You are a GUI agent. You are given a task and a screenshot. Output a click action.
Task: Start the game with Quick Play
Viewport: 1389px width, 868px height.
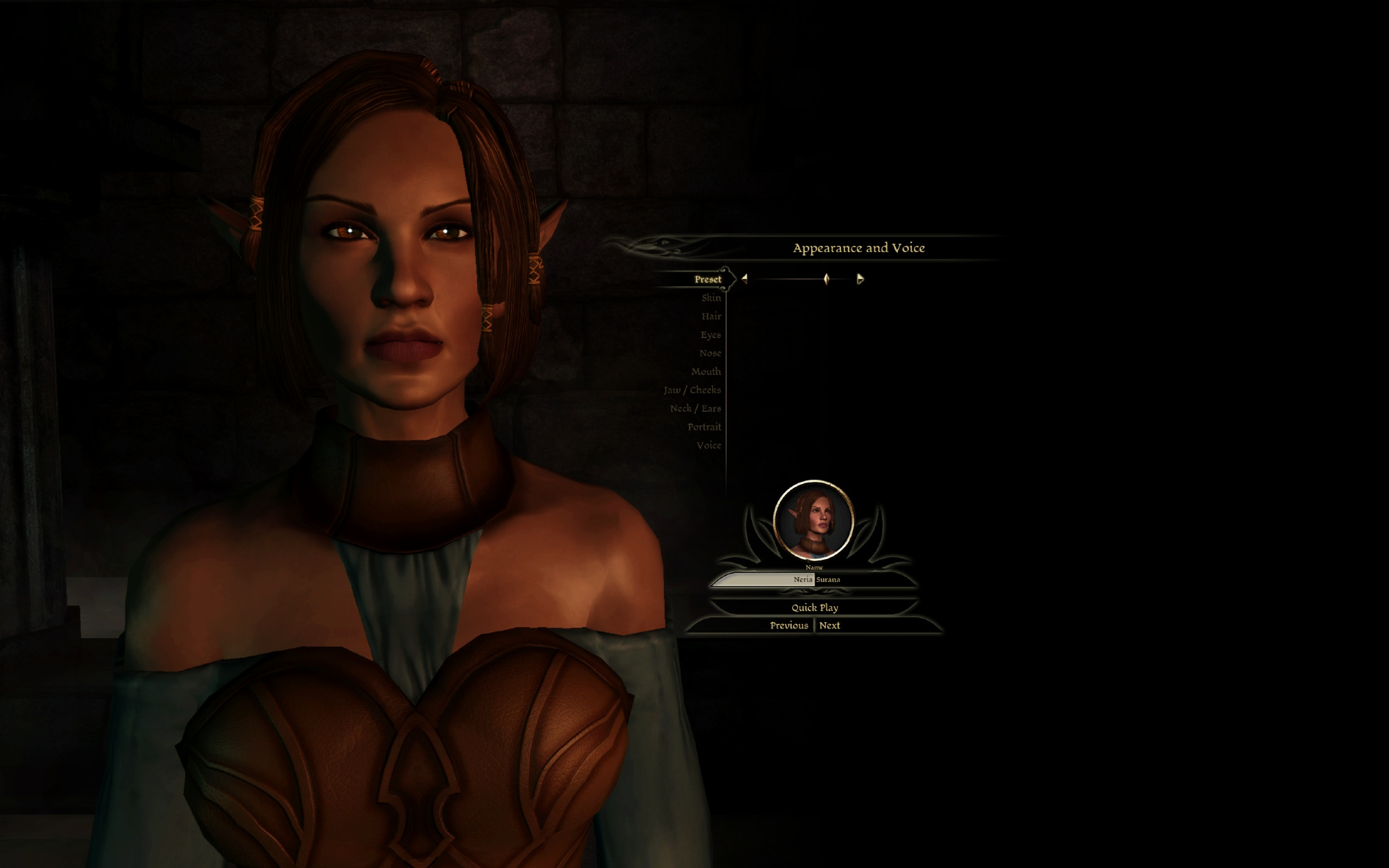coord(815,608)
